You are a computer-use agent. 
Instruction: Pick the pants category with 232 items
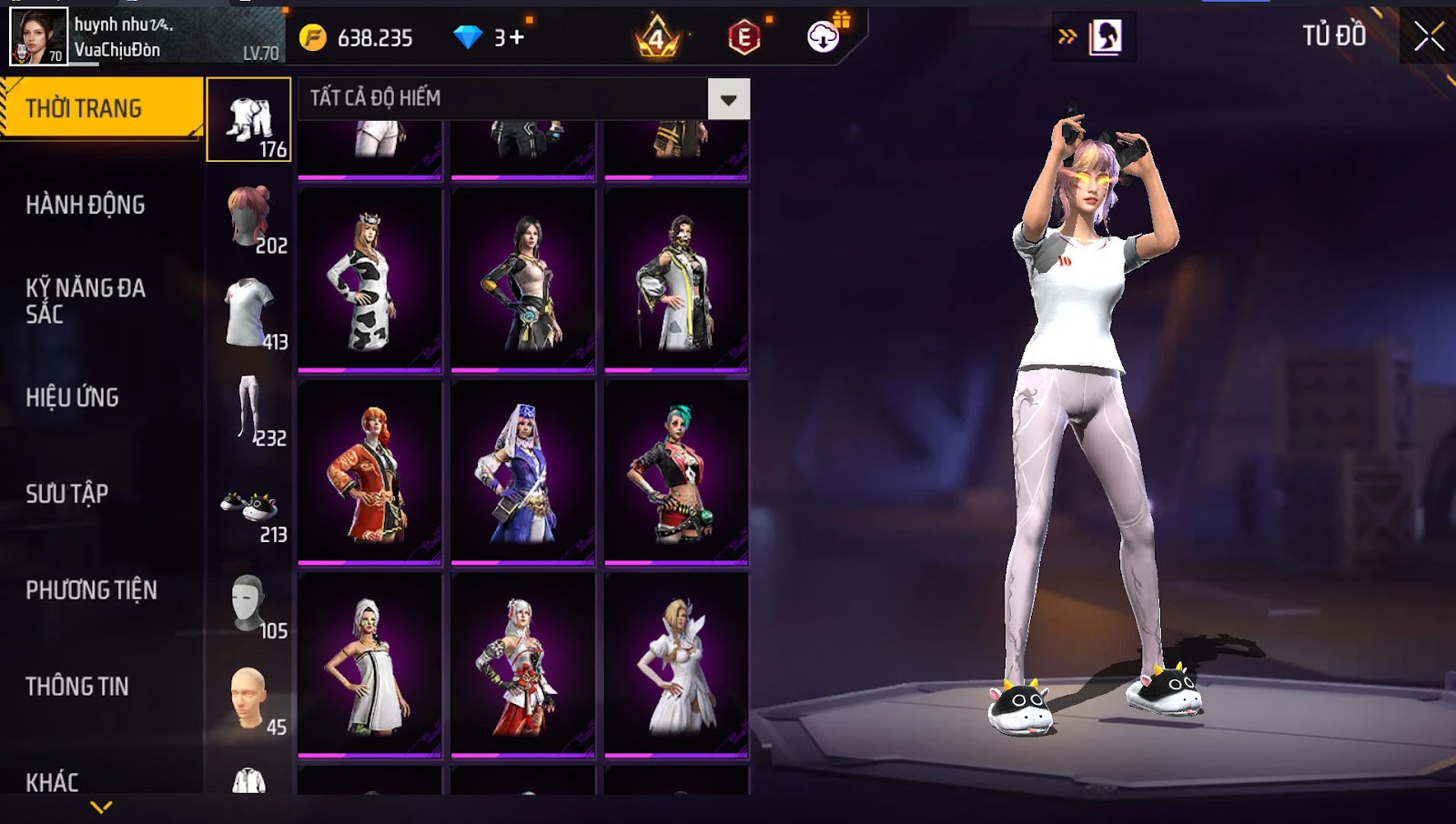pyautogui.click(x=248, y=409)
